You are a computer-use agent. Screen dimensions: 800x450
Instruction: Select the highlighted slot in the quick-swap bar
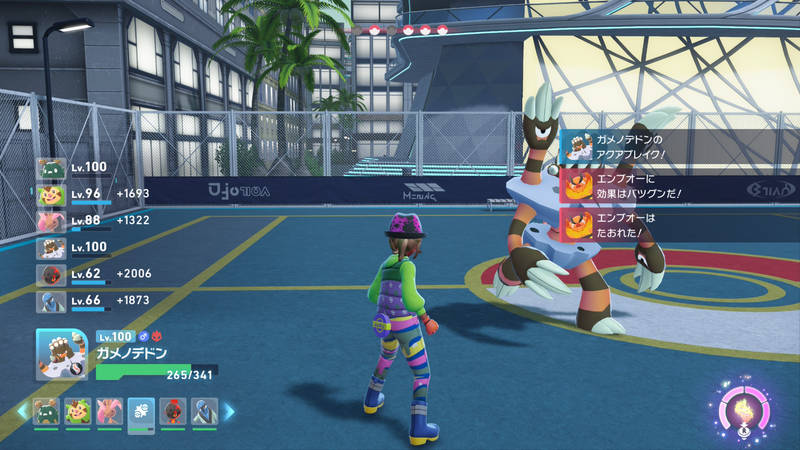click(x=141, y=411)
